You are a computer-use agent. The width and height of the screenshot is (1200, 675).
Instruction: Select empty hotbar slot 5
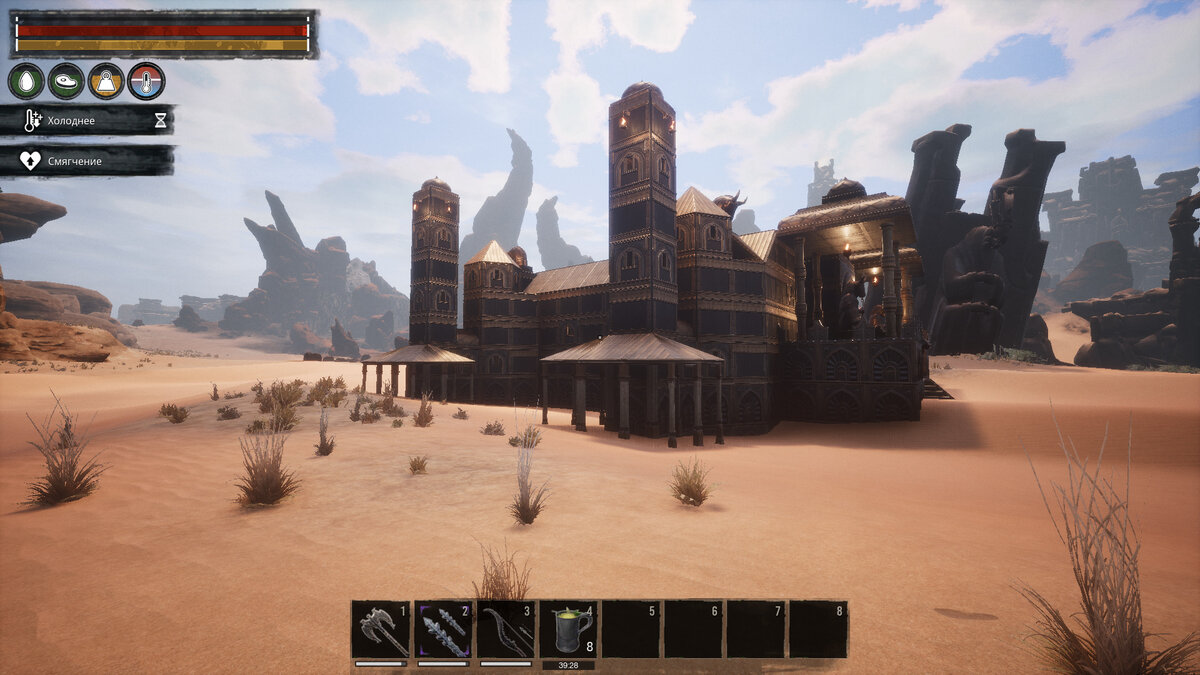pyautogui.click(x=630, y=629)
